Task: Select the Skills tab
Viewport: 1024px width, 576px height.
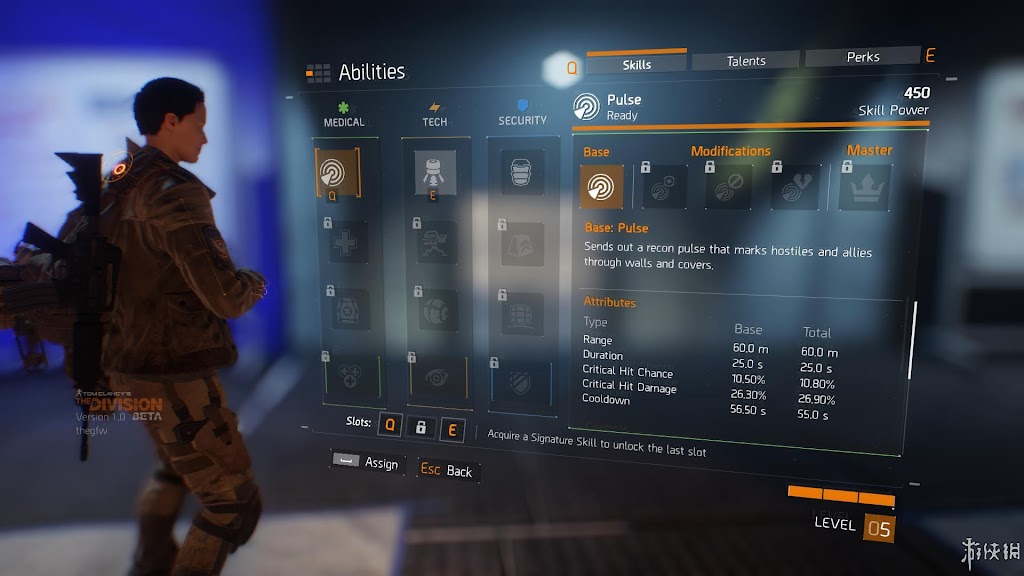Action: pos(637,64)
